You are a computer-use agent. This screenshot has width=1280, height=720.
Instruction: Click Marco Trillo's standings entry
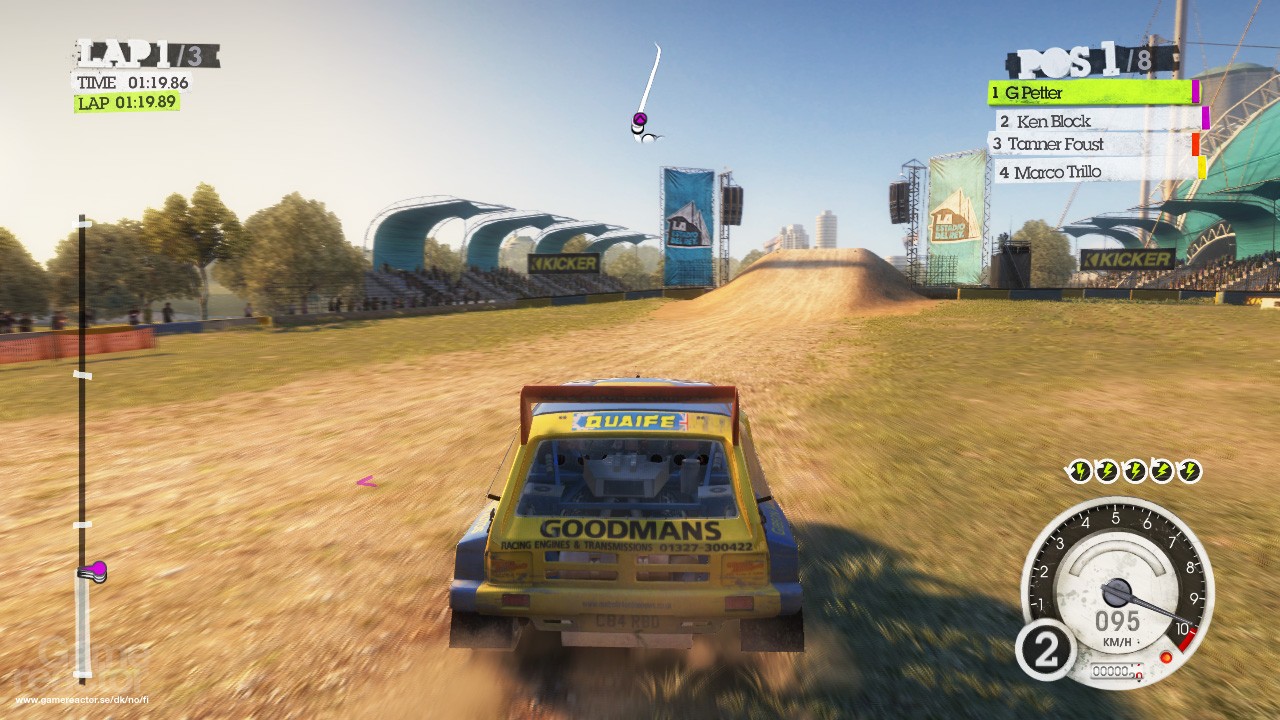1097,172
